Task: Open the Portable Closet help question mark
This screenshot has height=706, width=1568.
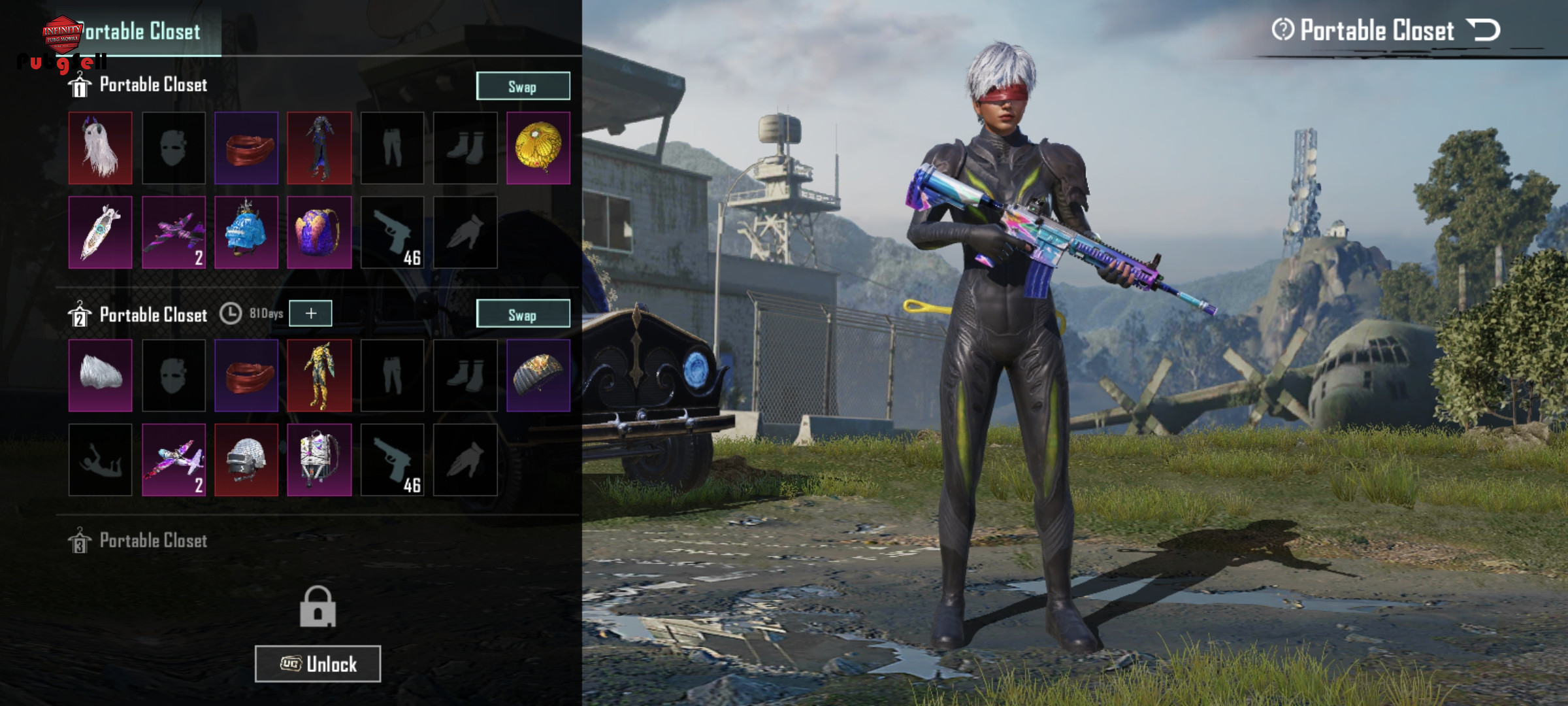Action: (1282, 30)
